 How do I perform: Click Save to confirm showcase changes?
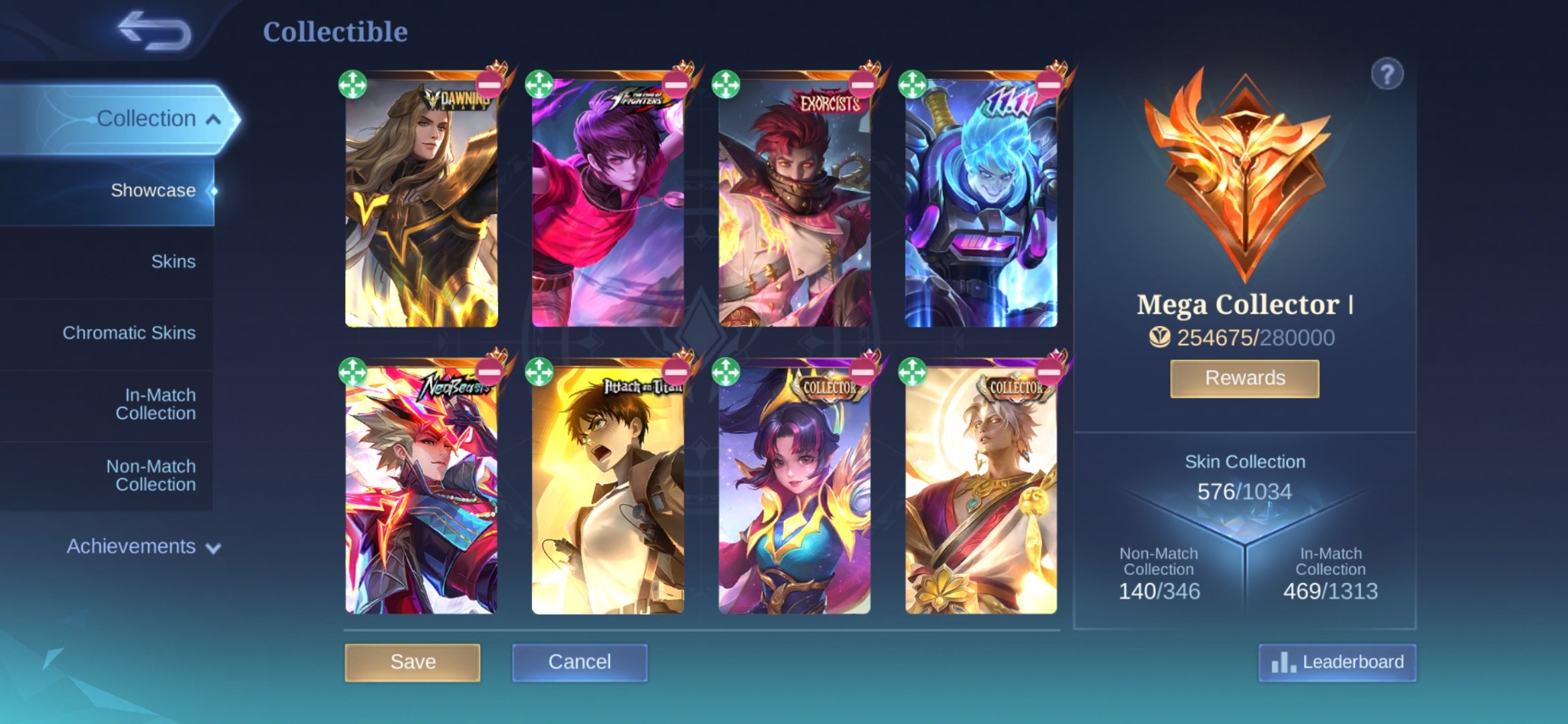(413, 662)
